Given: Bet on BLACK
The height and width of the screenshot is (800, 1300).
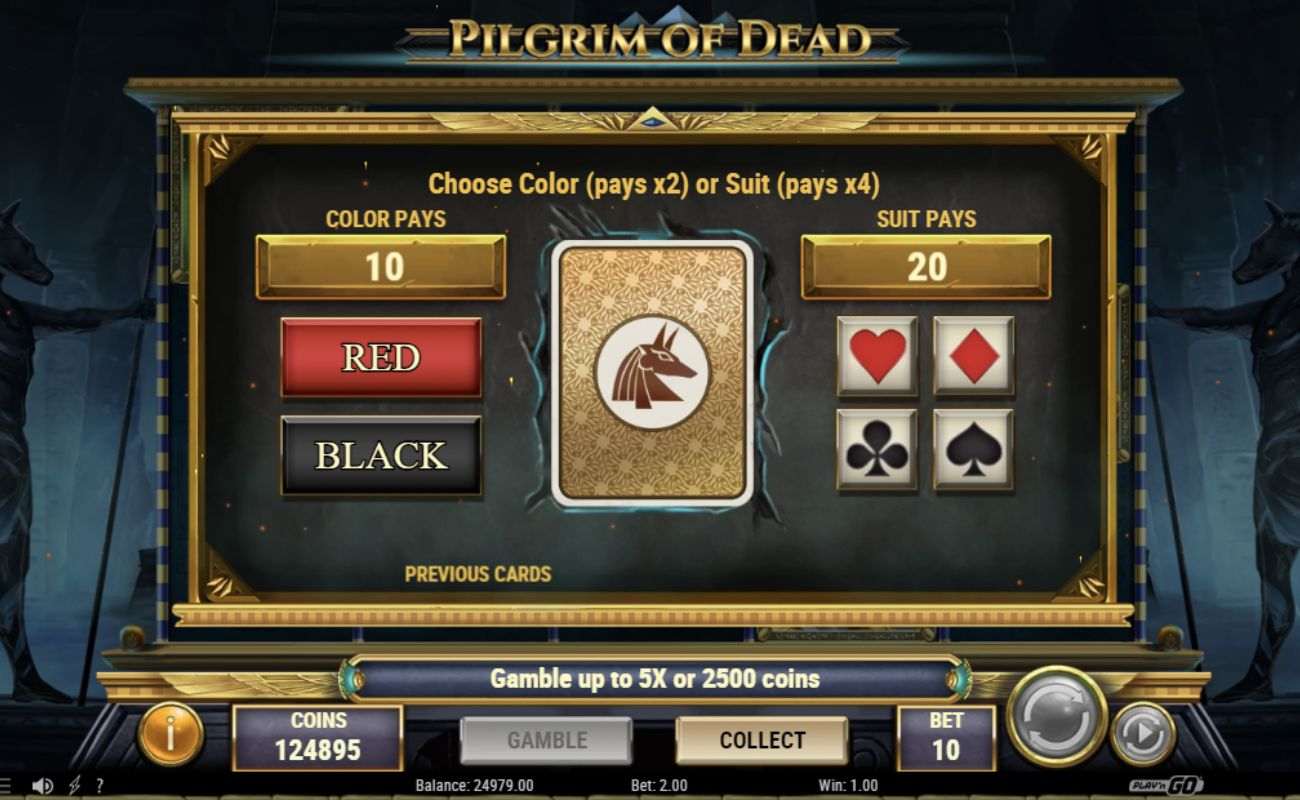Looking at the screenshot, I should pyautogui.click(x=381, y=455).
